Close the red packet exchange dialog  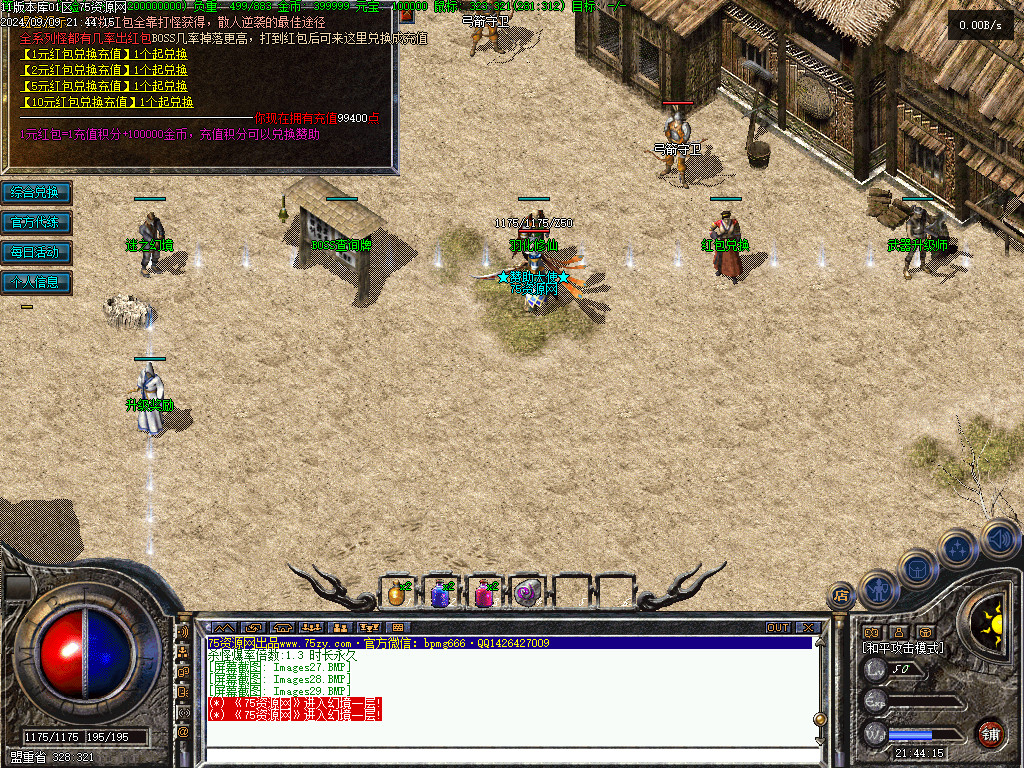pos(407,15)
